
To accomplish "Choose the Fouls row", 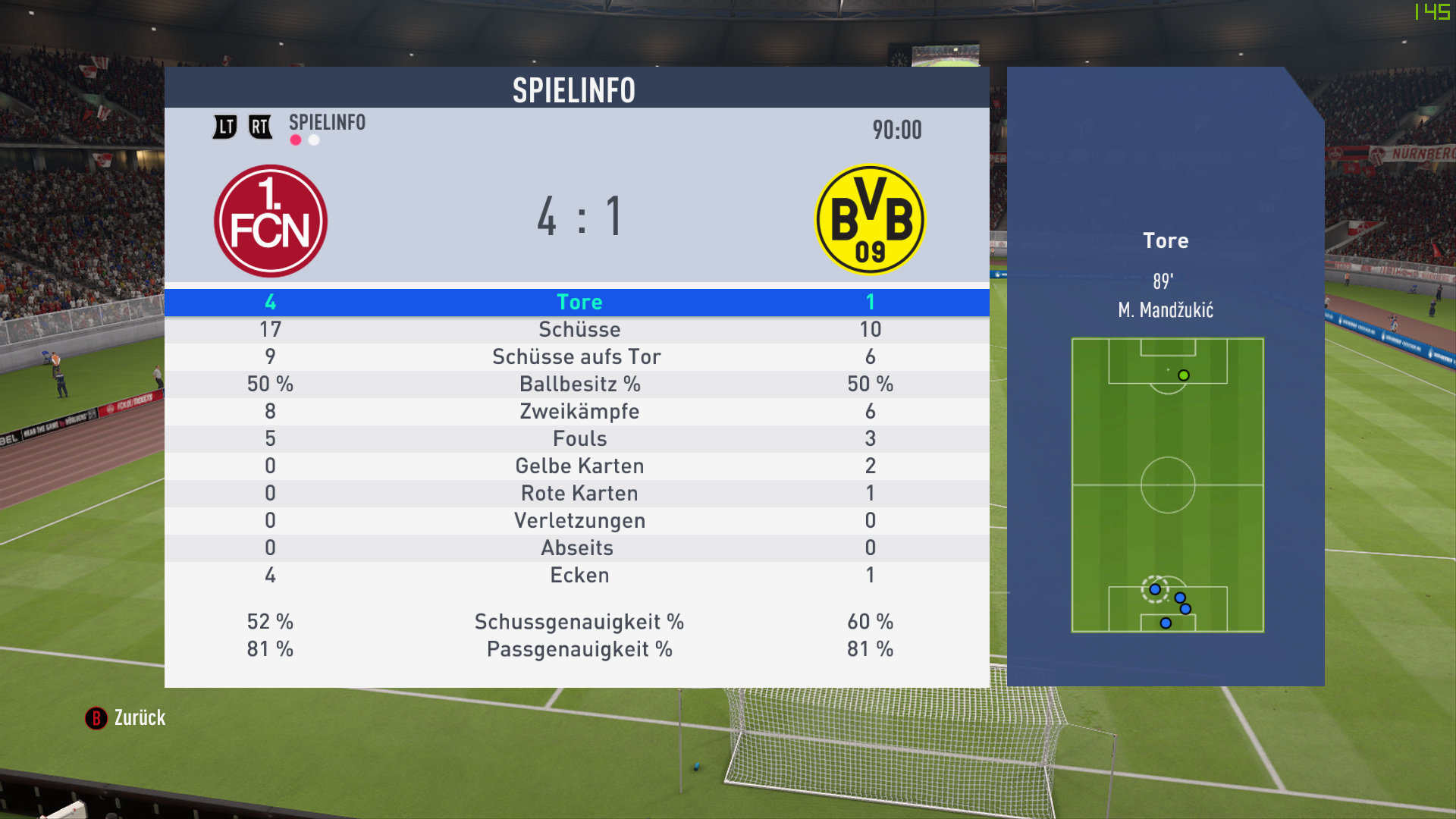I will (579, 438).
